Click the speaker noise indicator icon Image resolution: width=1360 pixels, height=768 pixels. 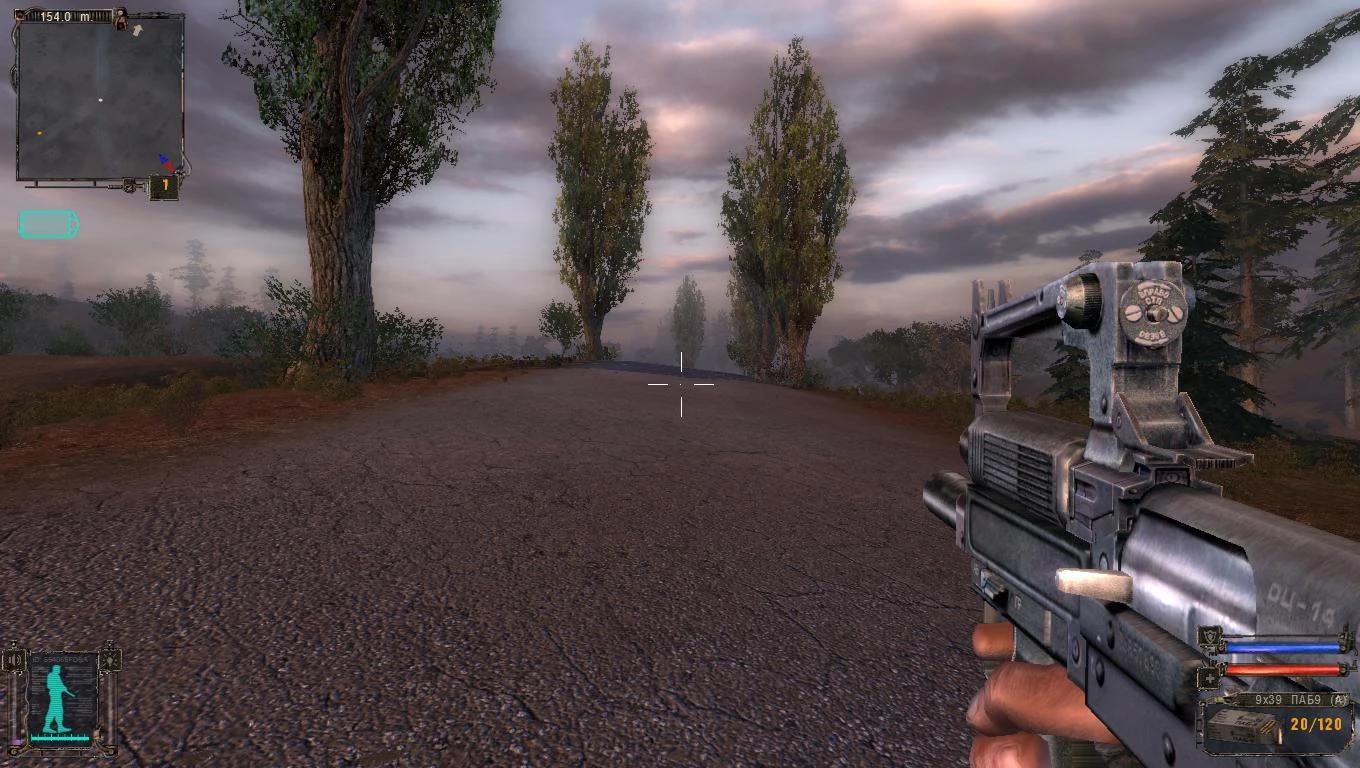pyautogui.click(x=13, y=660)
